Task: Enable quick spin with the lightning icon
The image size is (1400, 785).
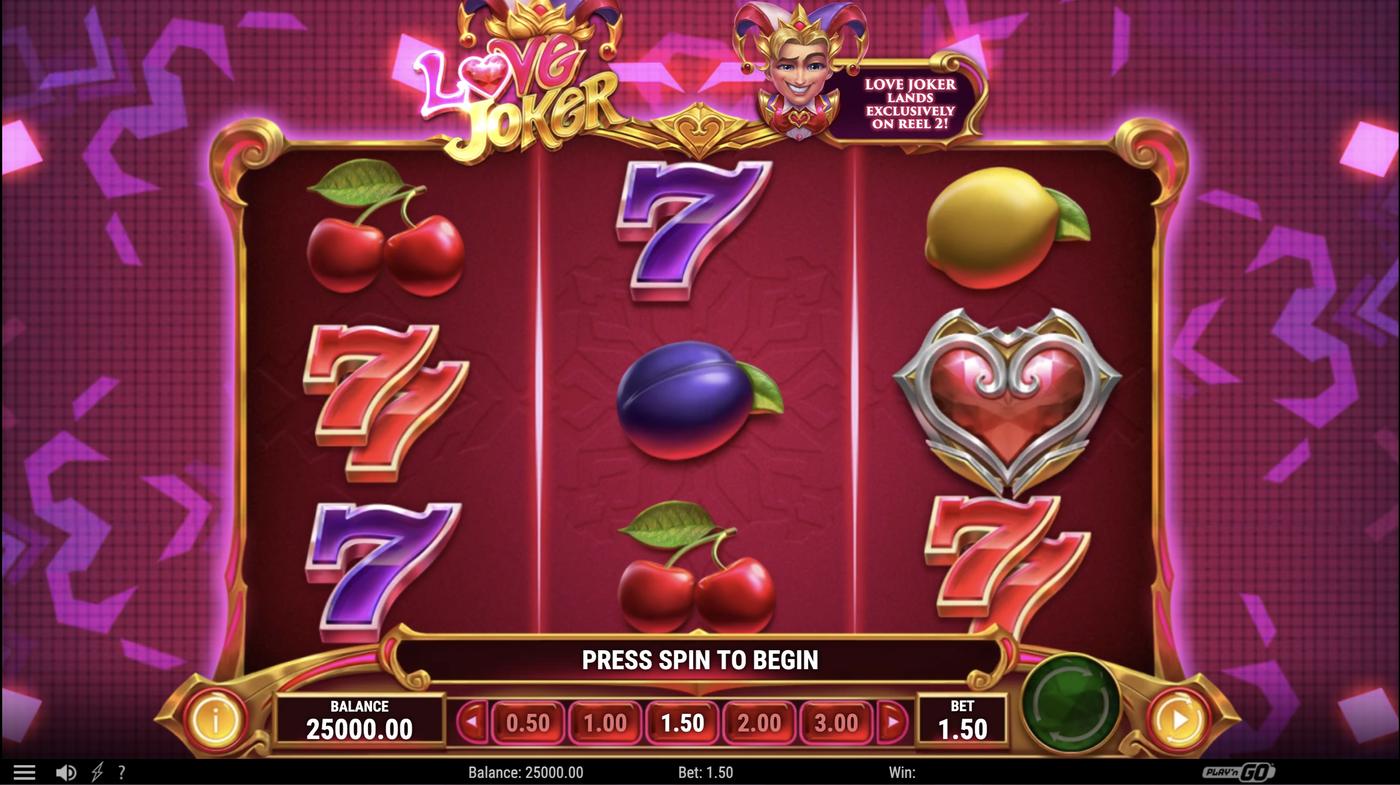Action: 95,771
